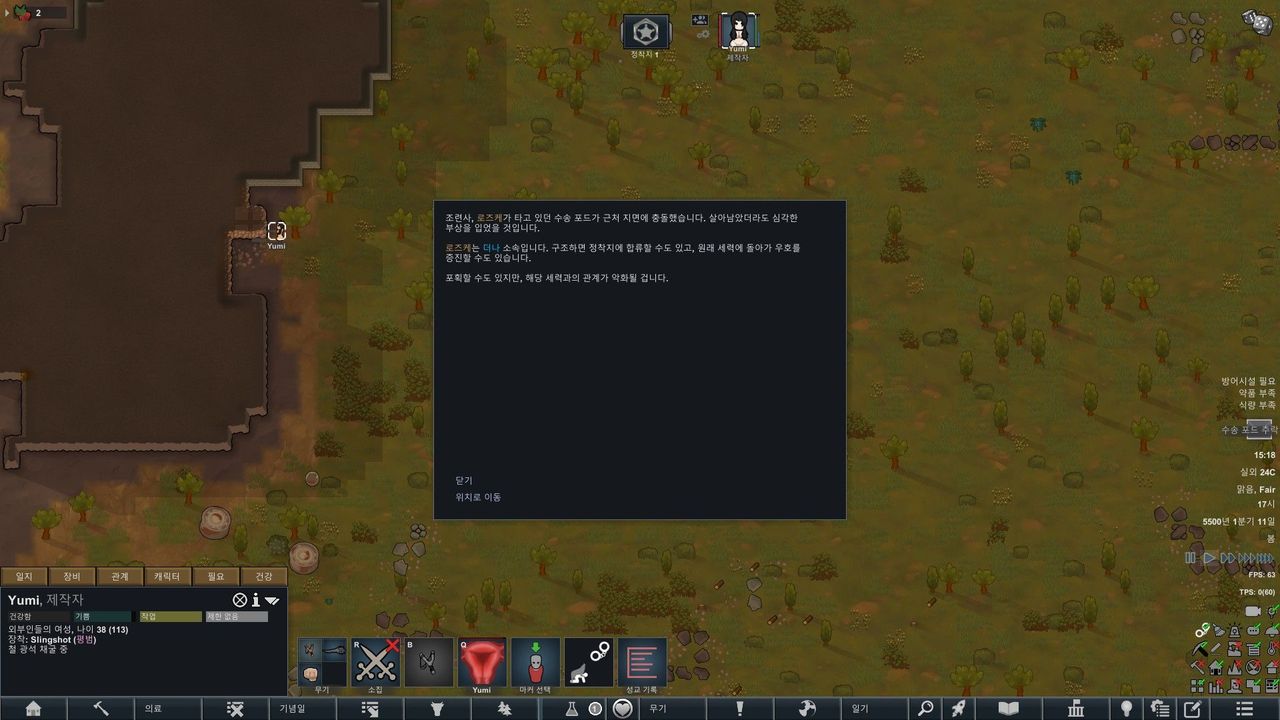Click the camera icon in the right sidebar
Viewport: 1280px width, 720px height.
click(1253, 611)
